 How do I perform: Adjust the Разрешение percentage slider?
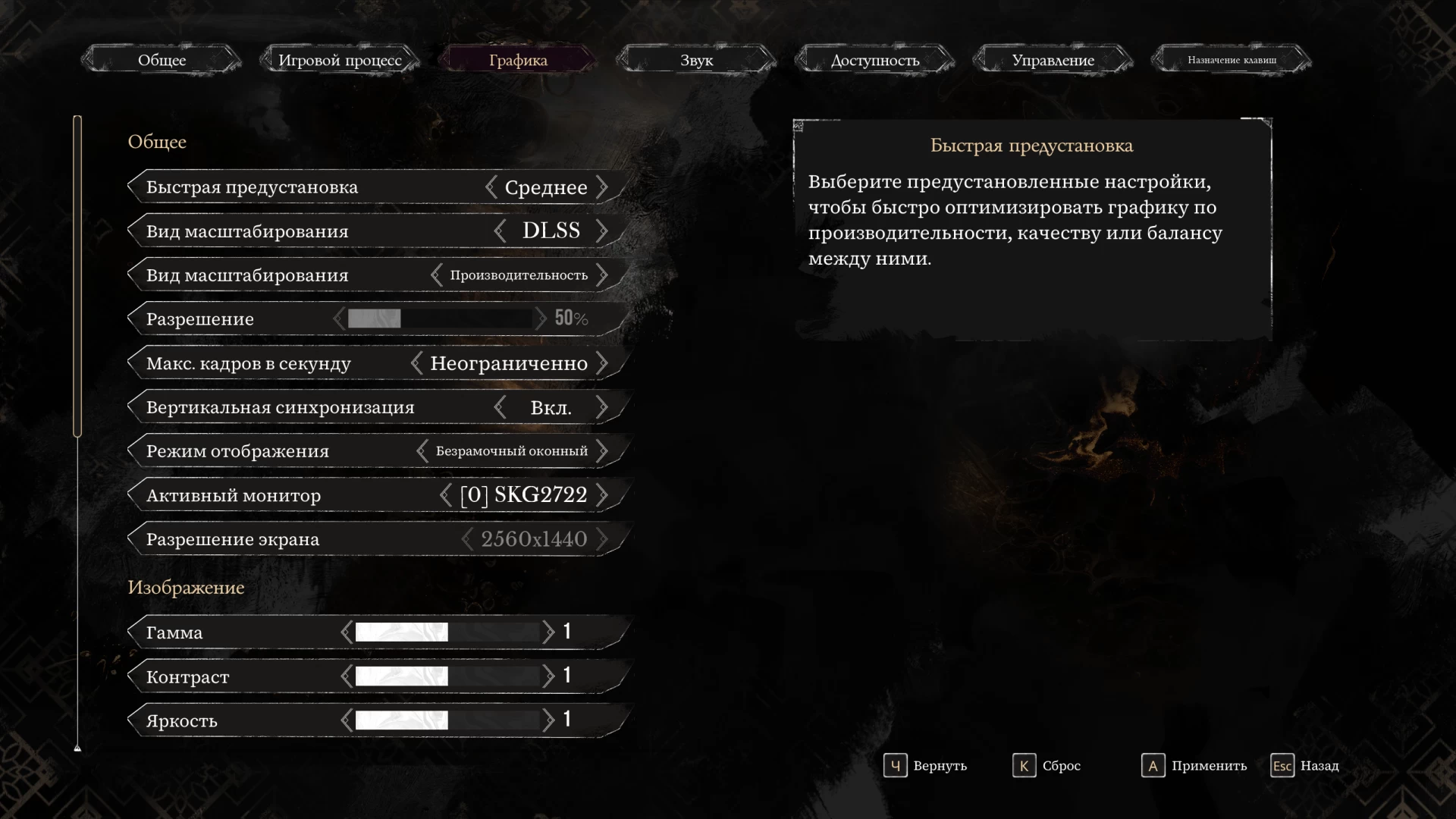(x=440, y=318)
